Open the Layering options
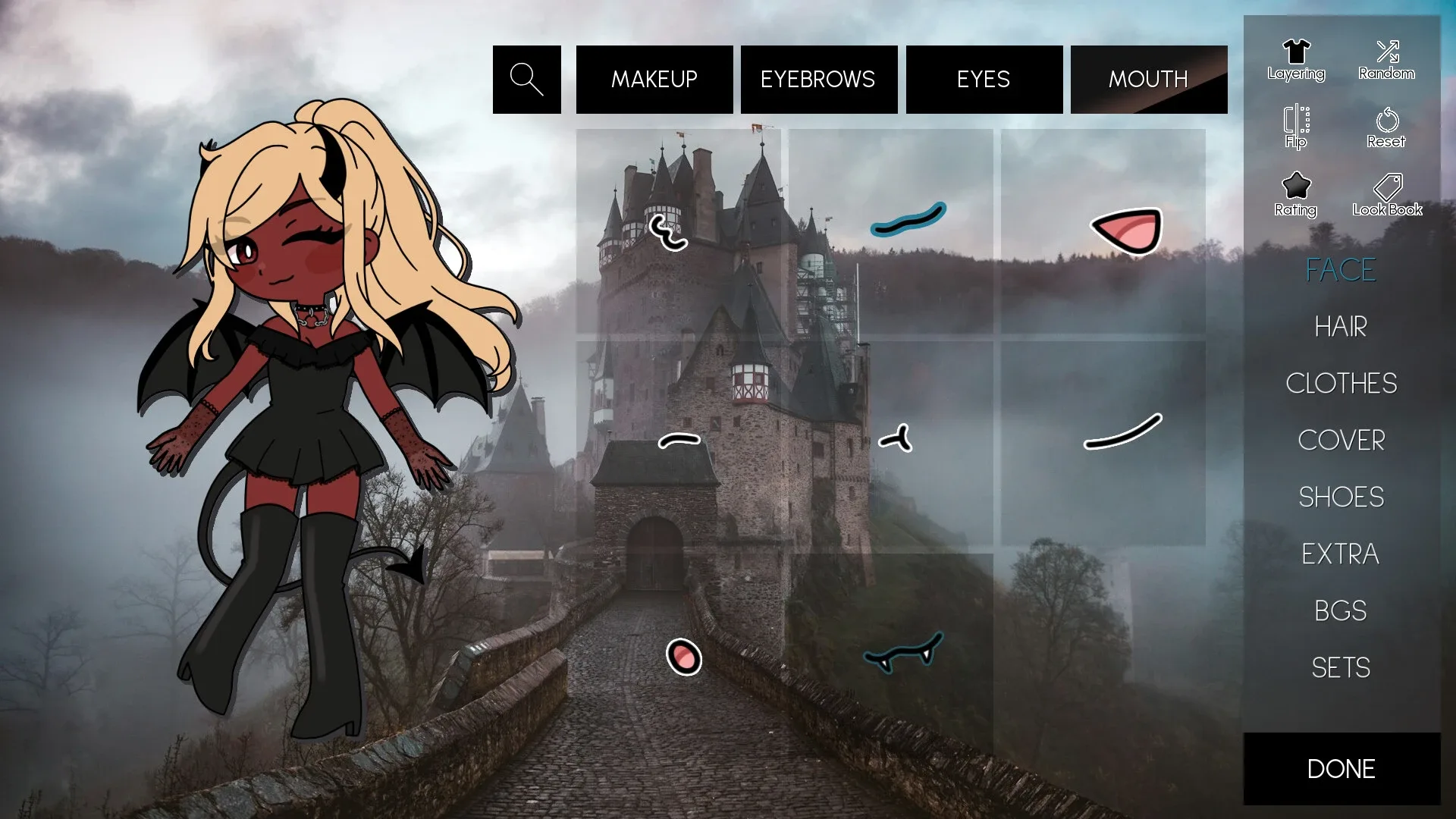1456x819 pixels. click(1296, 57)
